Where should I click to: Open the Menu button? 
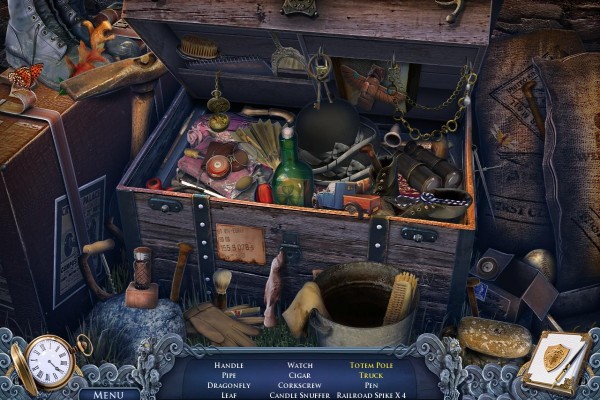[109, 393]
